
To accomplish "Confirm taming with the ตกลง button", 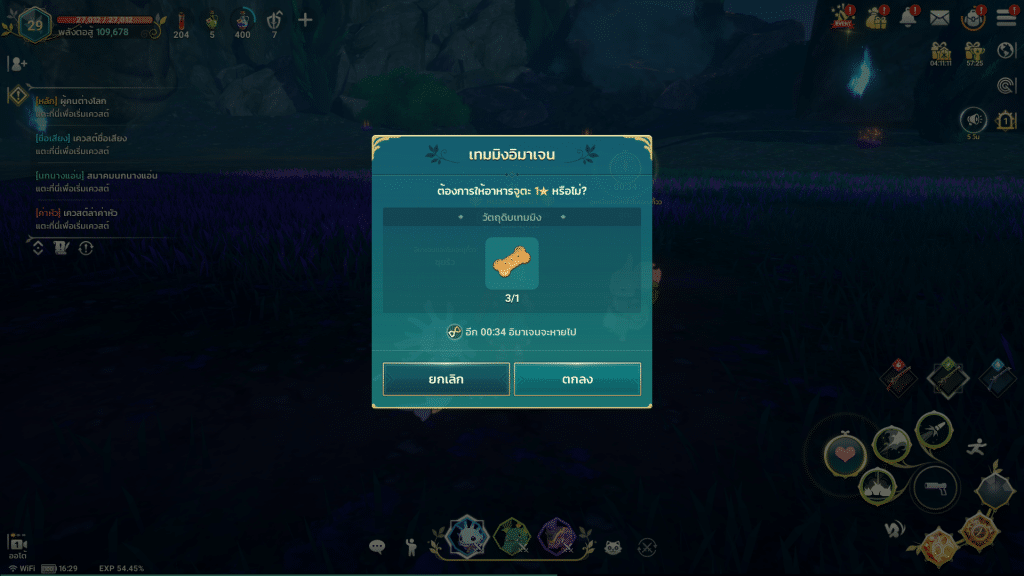I will click(577, 379).
